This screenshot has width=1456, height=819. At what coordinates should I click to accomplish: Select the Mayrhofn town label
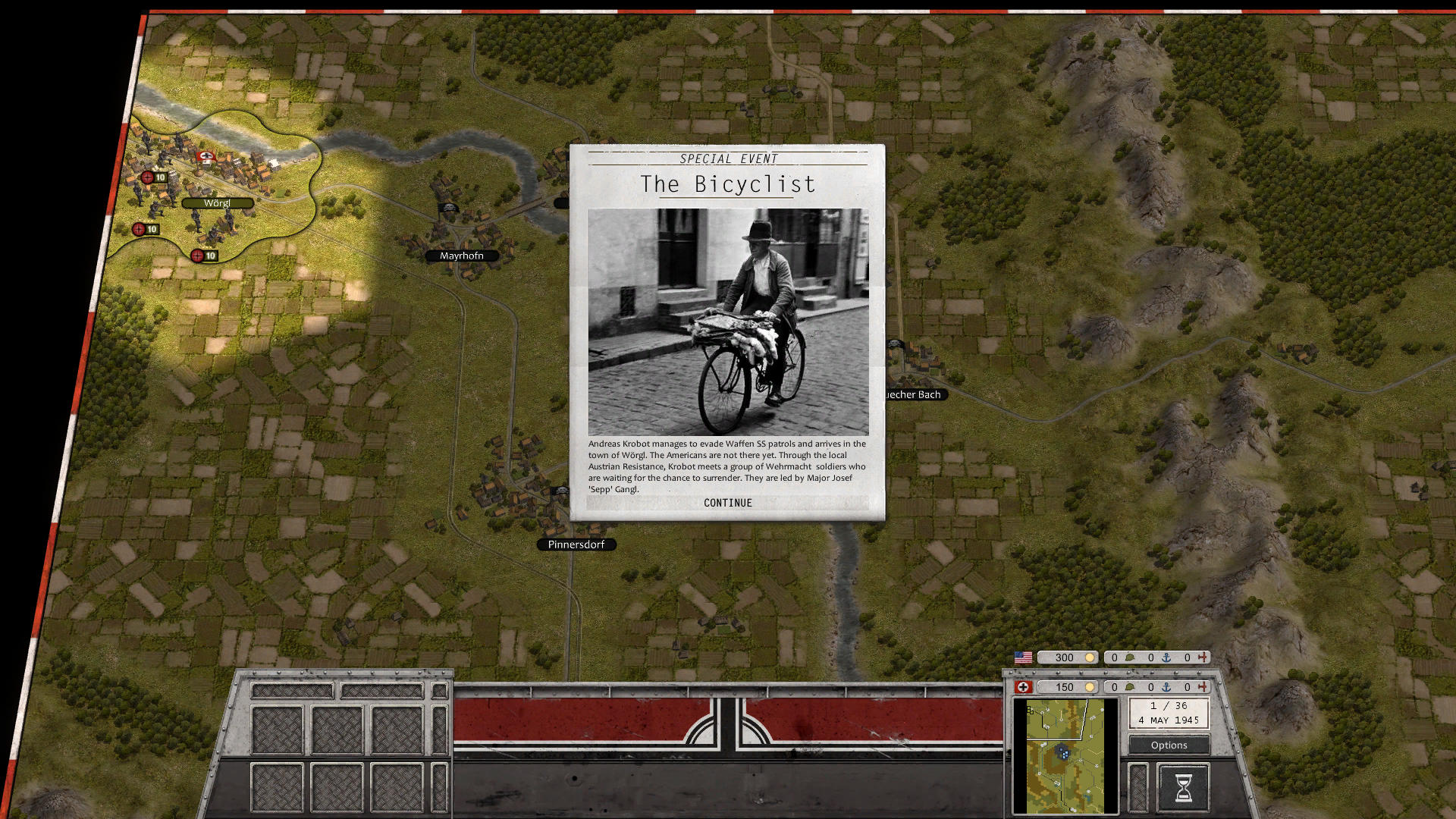pos(462,256)
